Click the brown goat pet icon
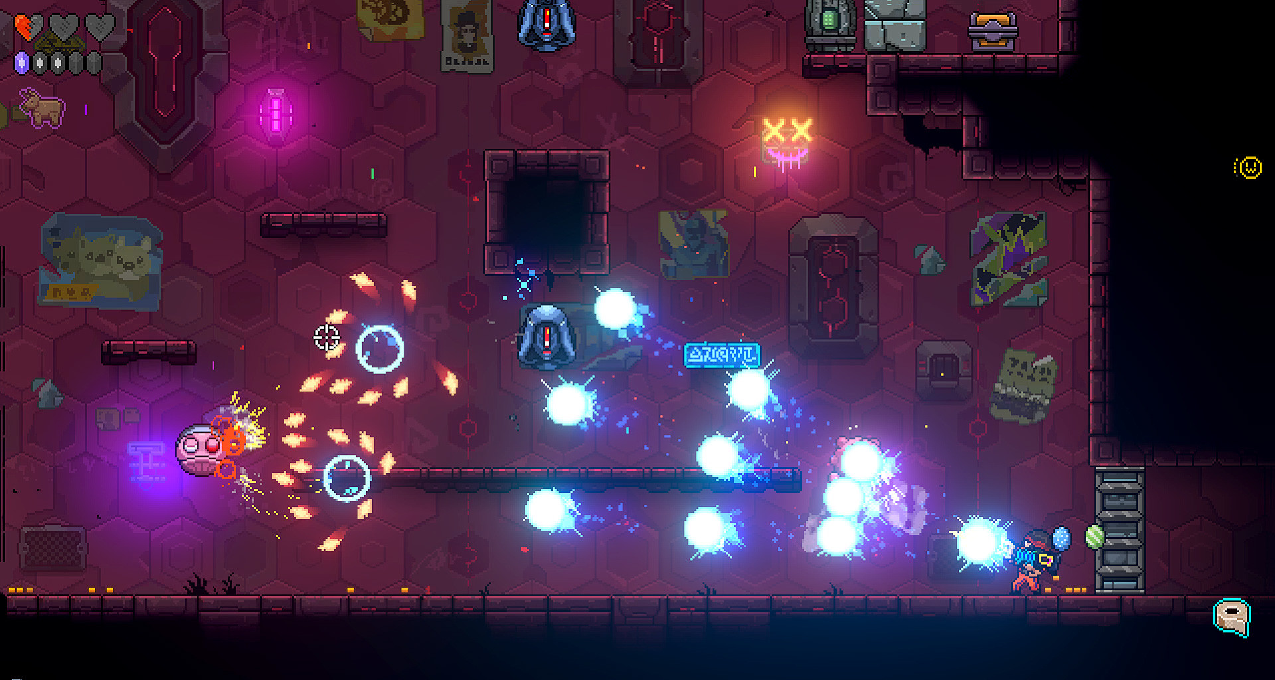Viewport: 1275px width, 680px height. click(42, 108)
